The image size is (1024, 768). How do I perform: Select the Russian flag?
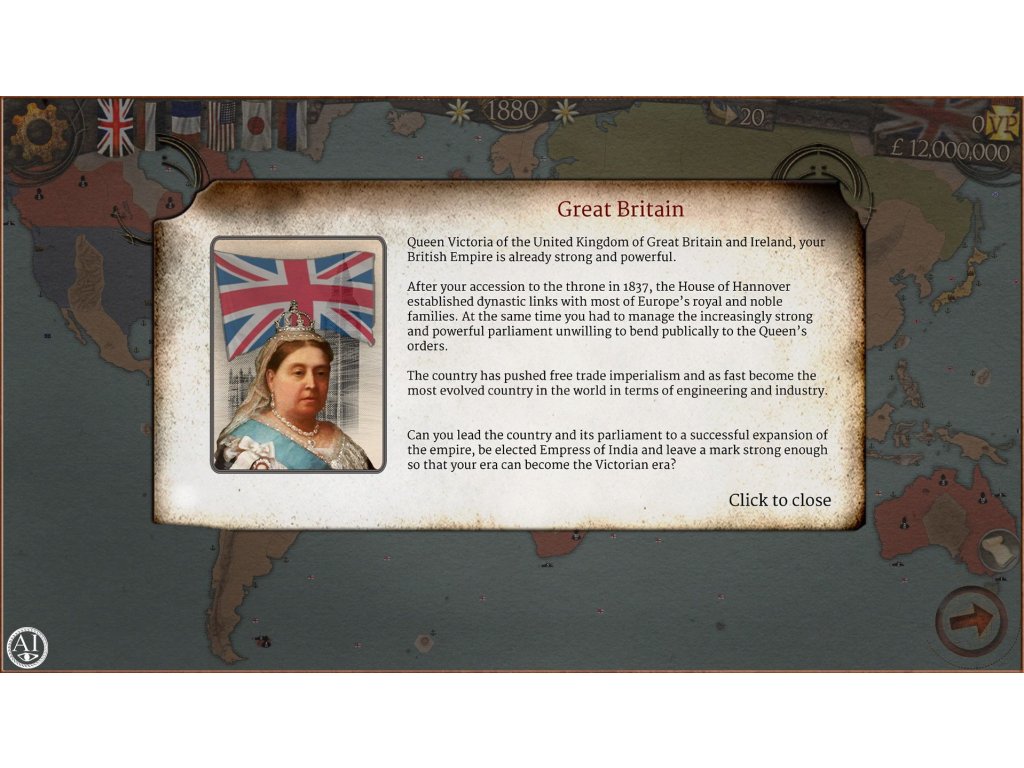293,125
